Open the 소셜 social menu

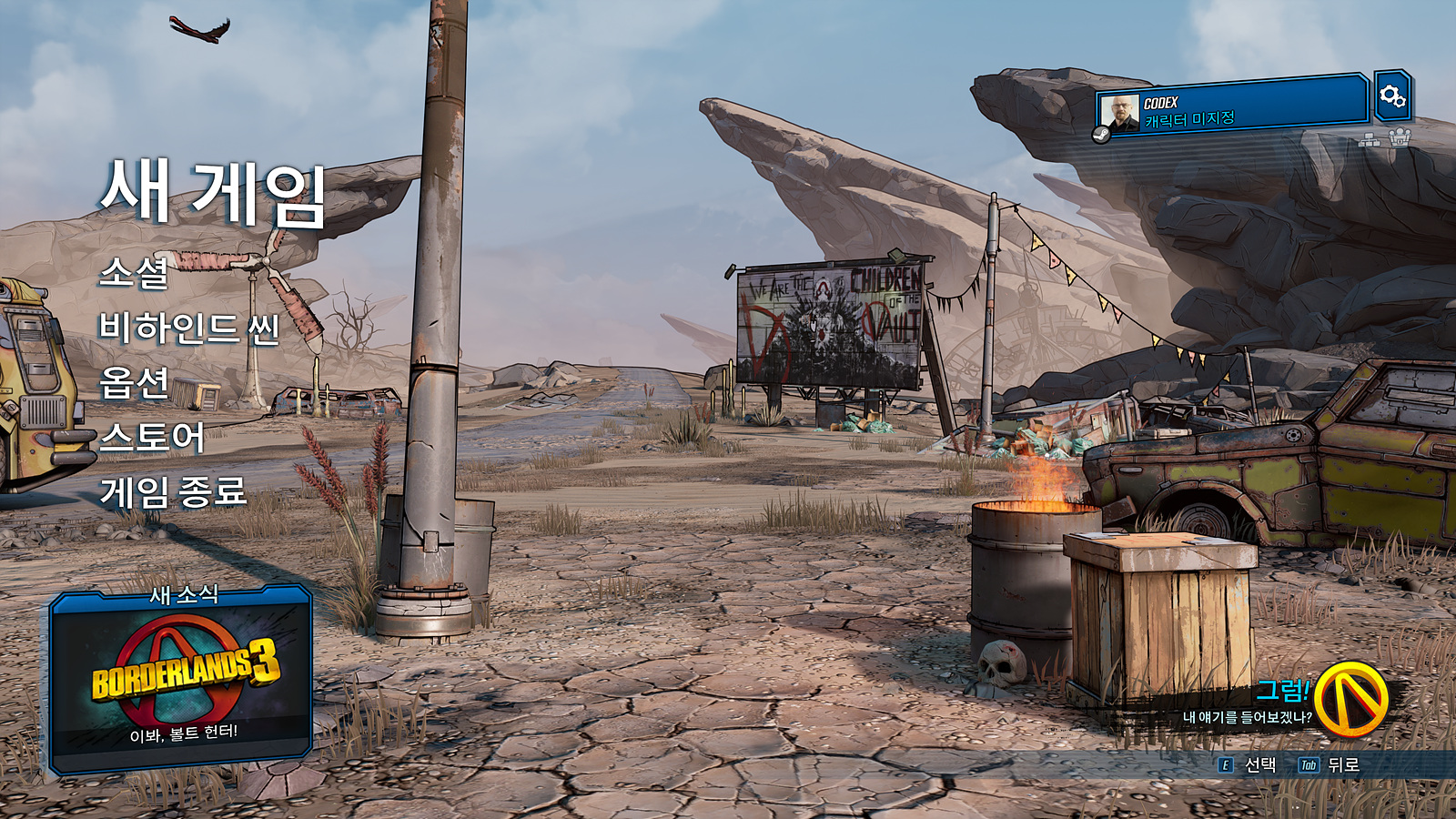tap(135, 272)
